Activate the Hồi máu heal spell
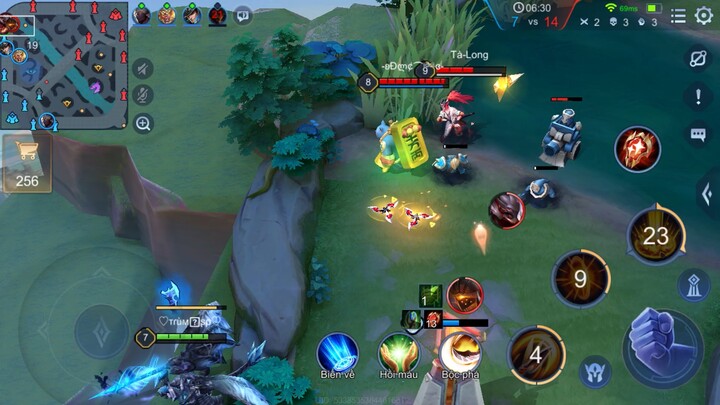This screenshot has height=405, width=720. click(x=398, y=353)
